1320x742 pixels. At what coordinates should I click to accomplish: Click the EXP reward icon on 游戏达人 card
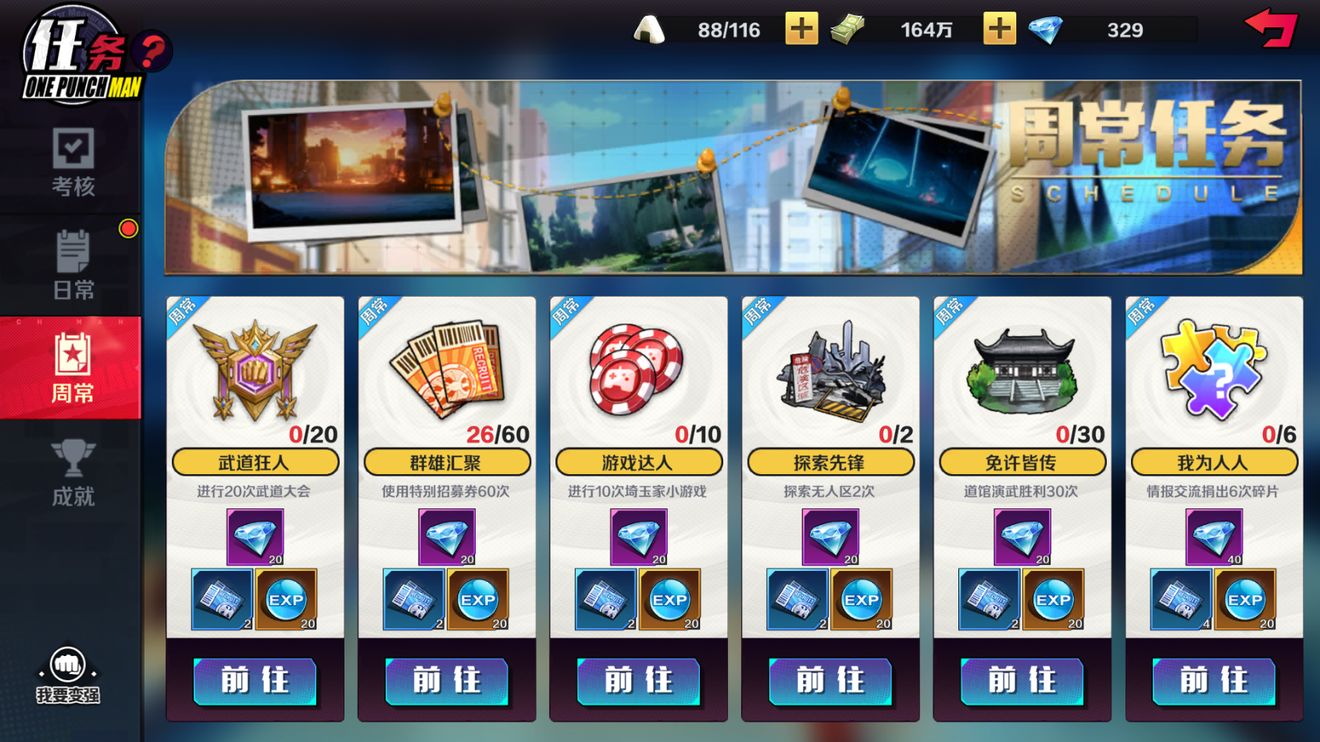668,600
